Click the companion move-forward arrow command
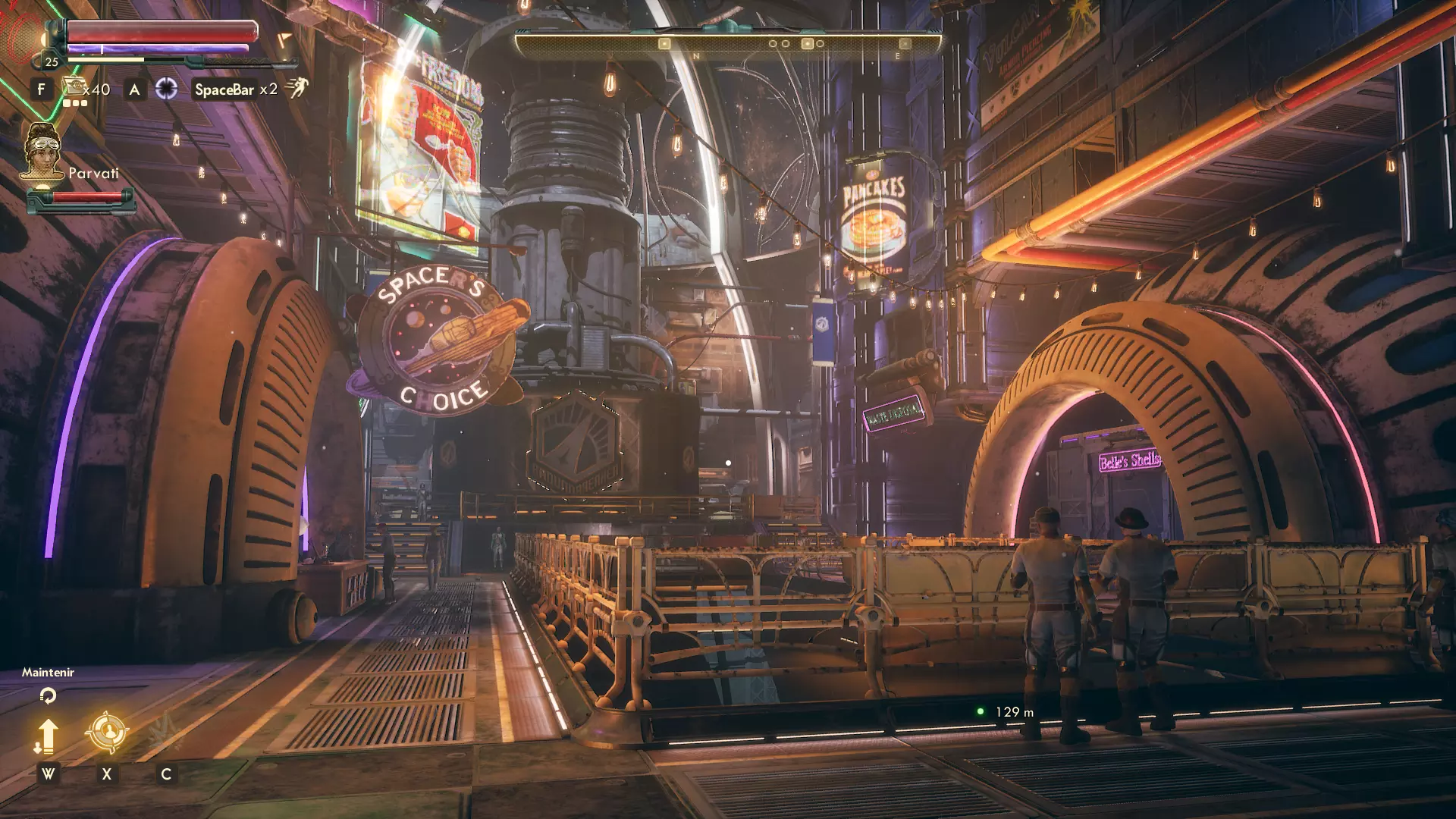Image resolution: width=1456 pixels, height=819 pixels. [47, 736]
